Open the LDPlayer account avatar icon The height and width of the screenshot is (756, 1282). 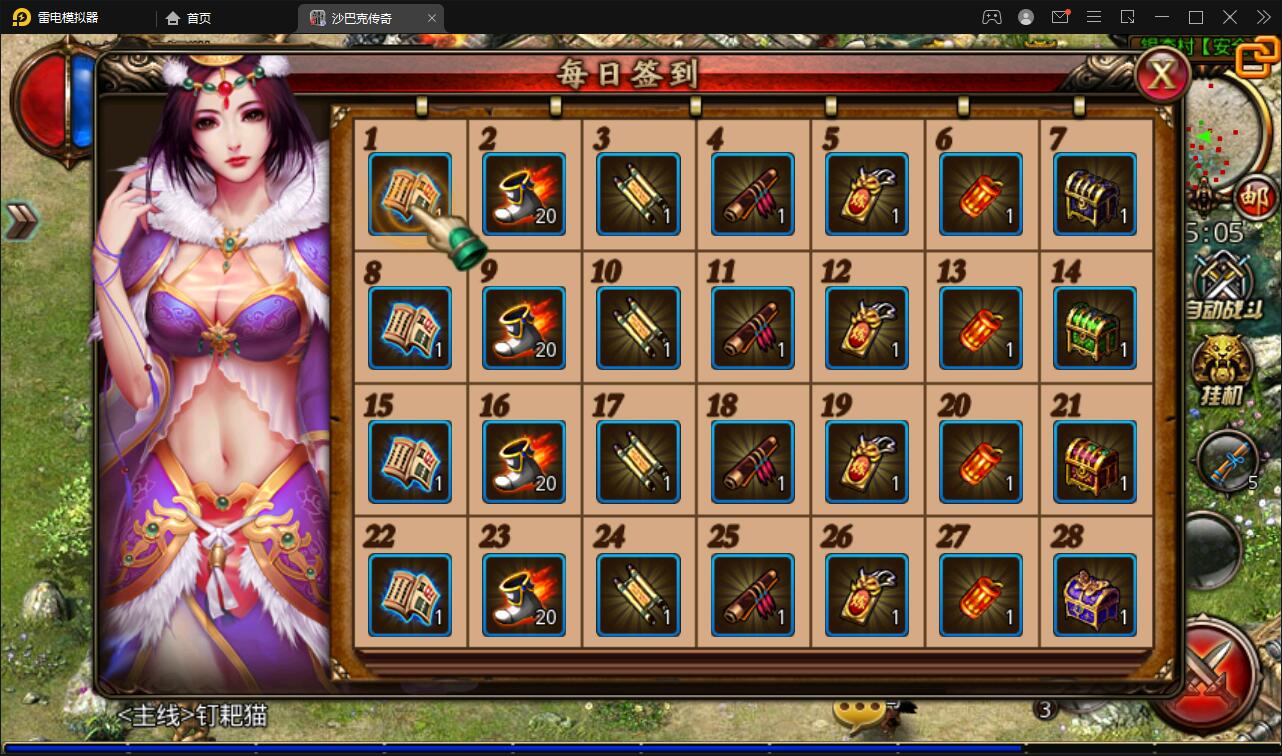(x=1024, y=17)
